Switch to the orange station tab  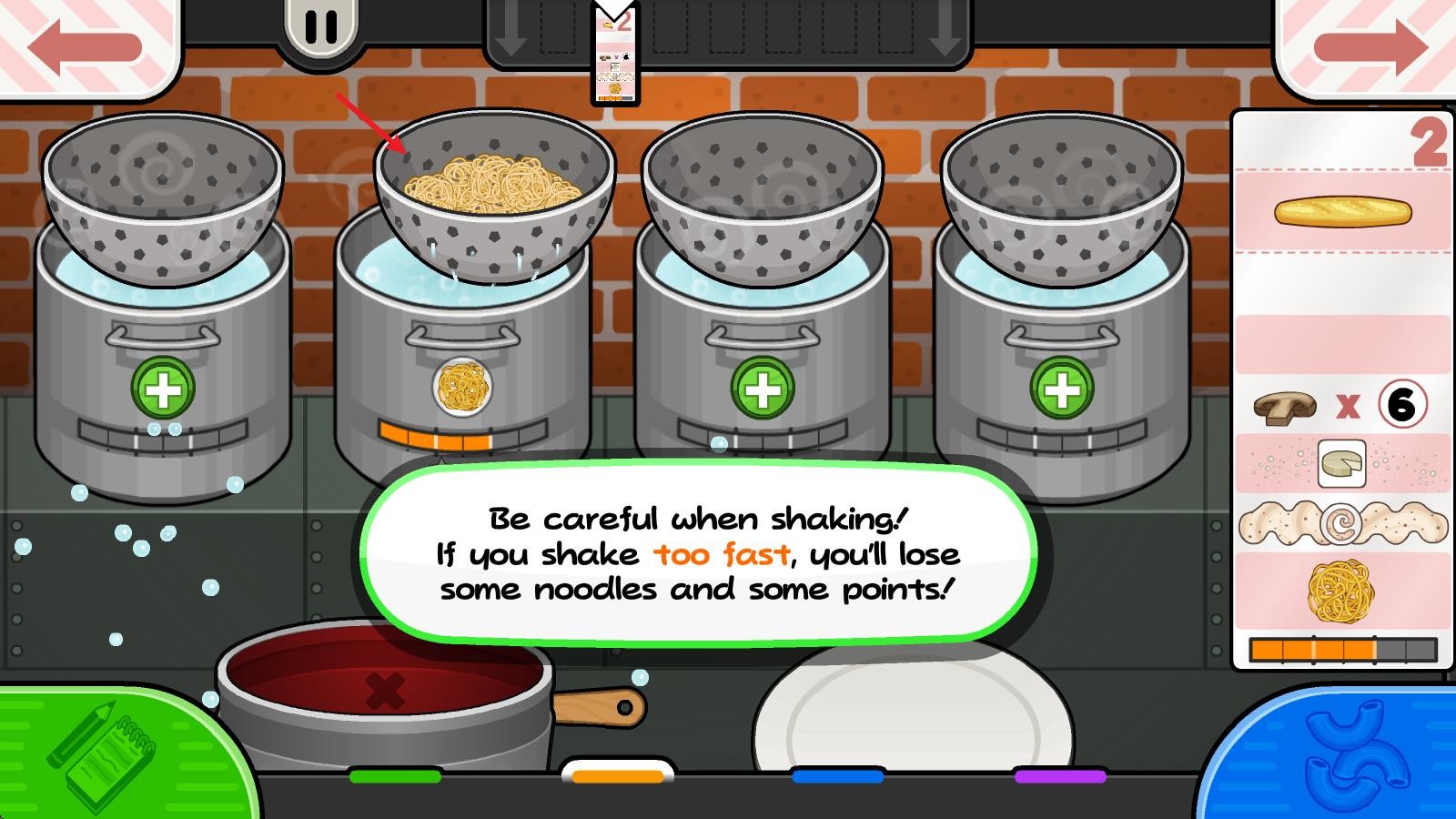click(x=618, y=775)
